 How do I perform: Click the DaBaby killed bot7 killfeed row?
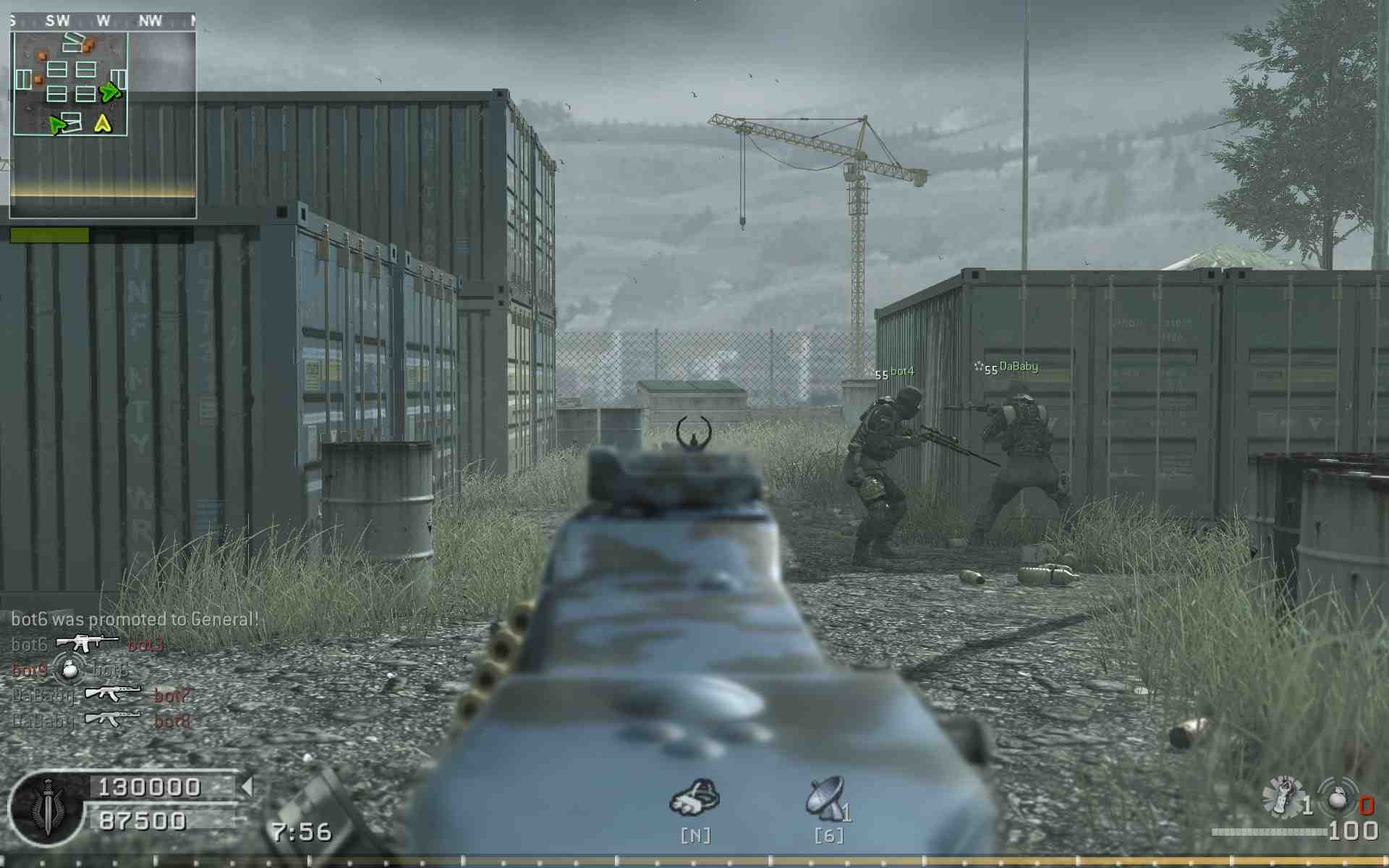pyautogui.click(x=101, y=694)
